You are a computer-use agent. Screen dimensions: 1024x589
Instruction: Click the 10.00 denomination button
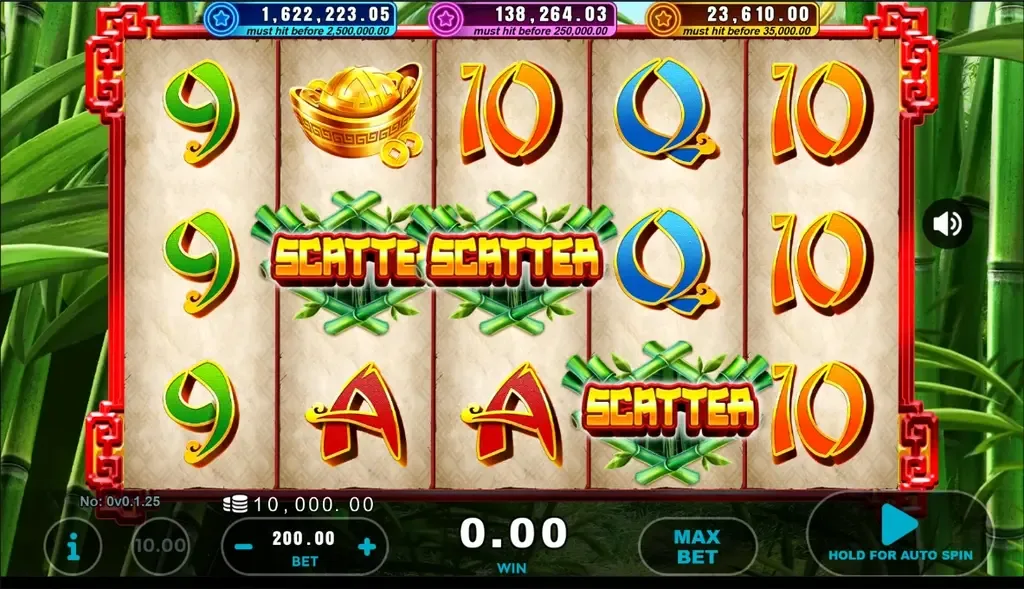[160, 546]
